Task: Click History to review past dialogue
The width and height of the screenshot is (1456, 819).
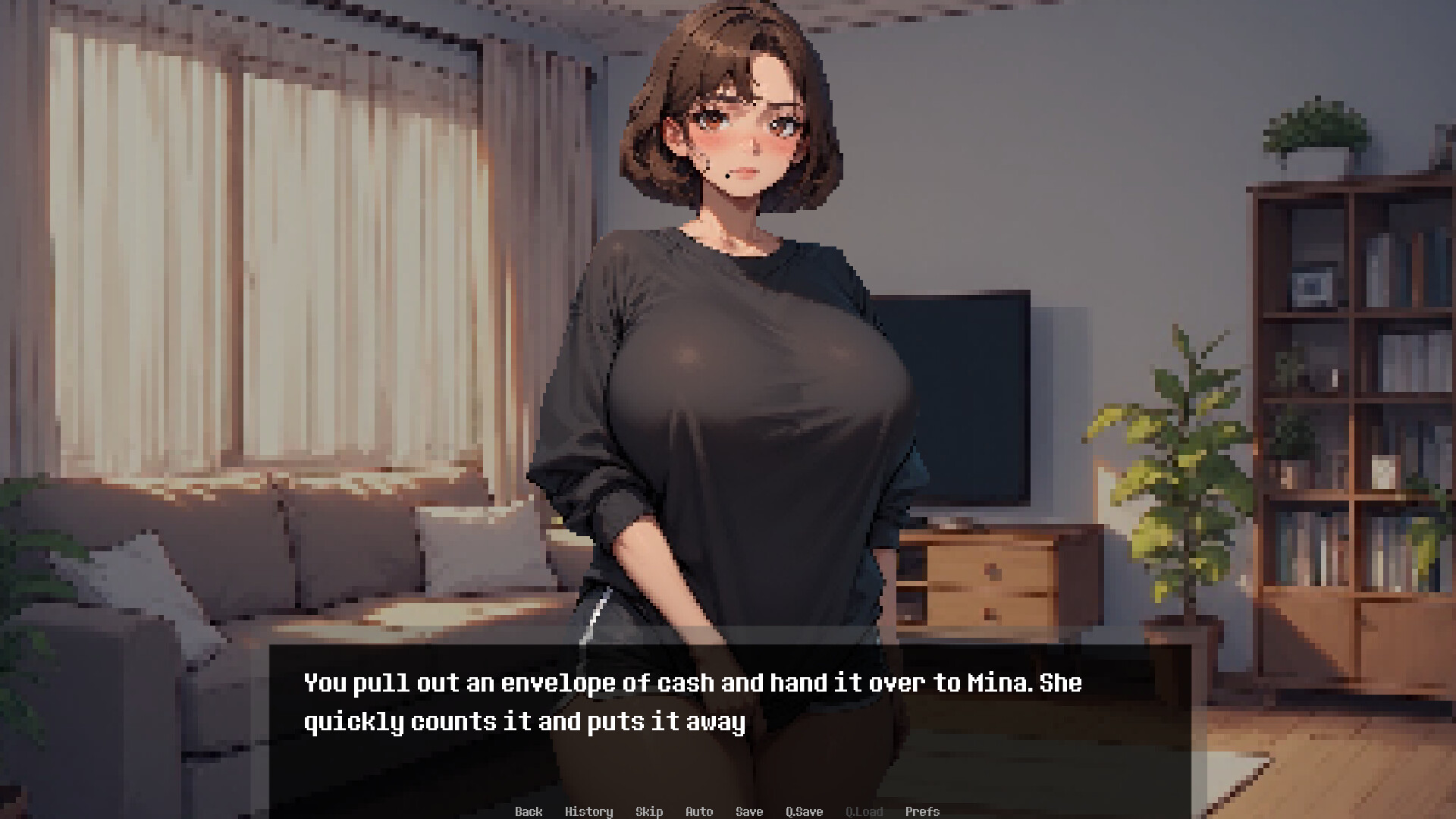Action: 590,811
